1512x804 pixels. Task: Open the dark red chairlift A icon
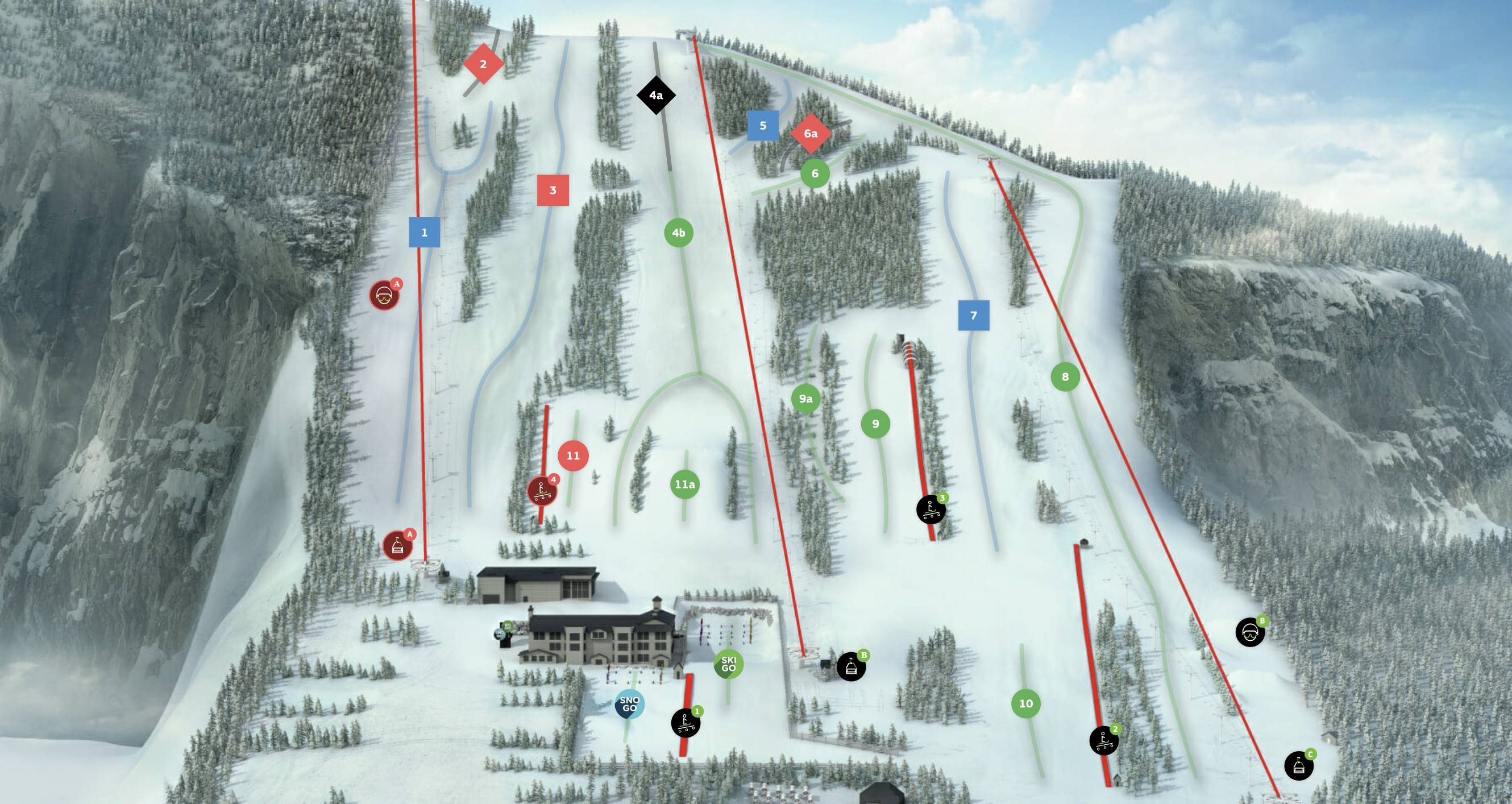point(397,546)
